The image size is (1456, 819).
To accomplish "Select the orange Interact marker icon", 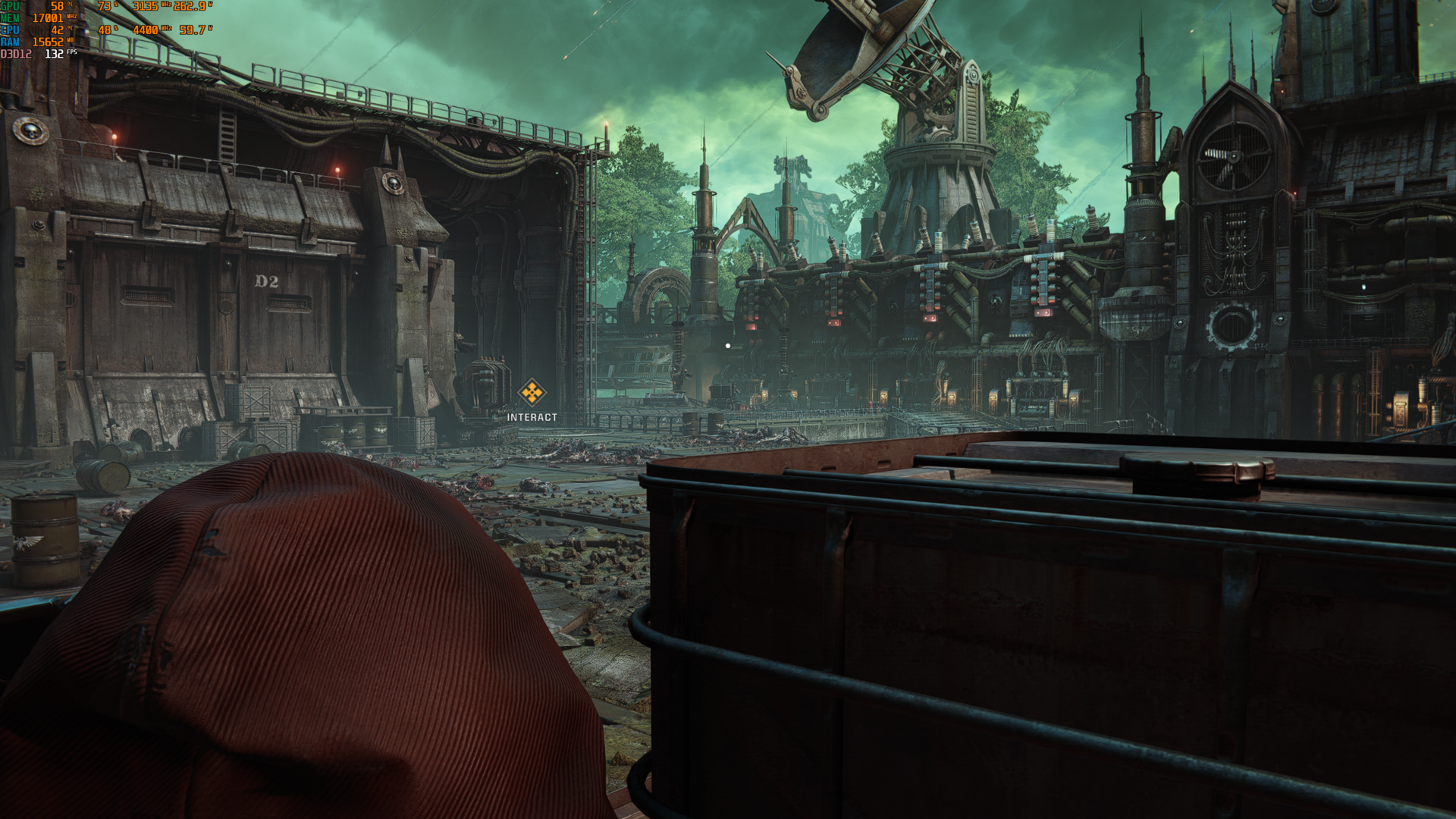I will (532, 393).
